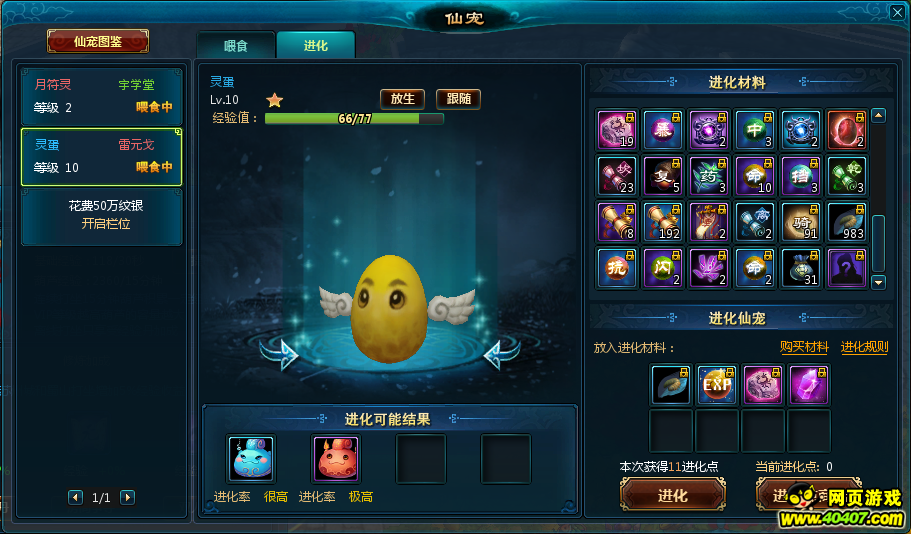Go to the next pet list page
Image resolution: width=911 pixels, height=534 pixels.
click(127, 497)
